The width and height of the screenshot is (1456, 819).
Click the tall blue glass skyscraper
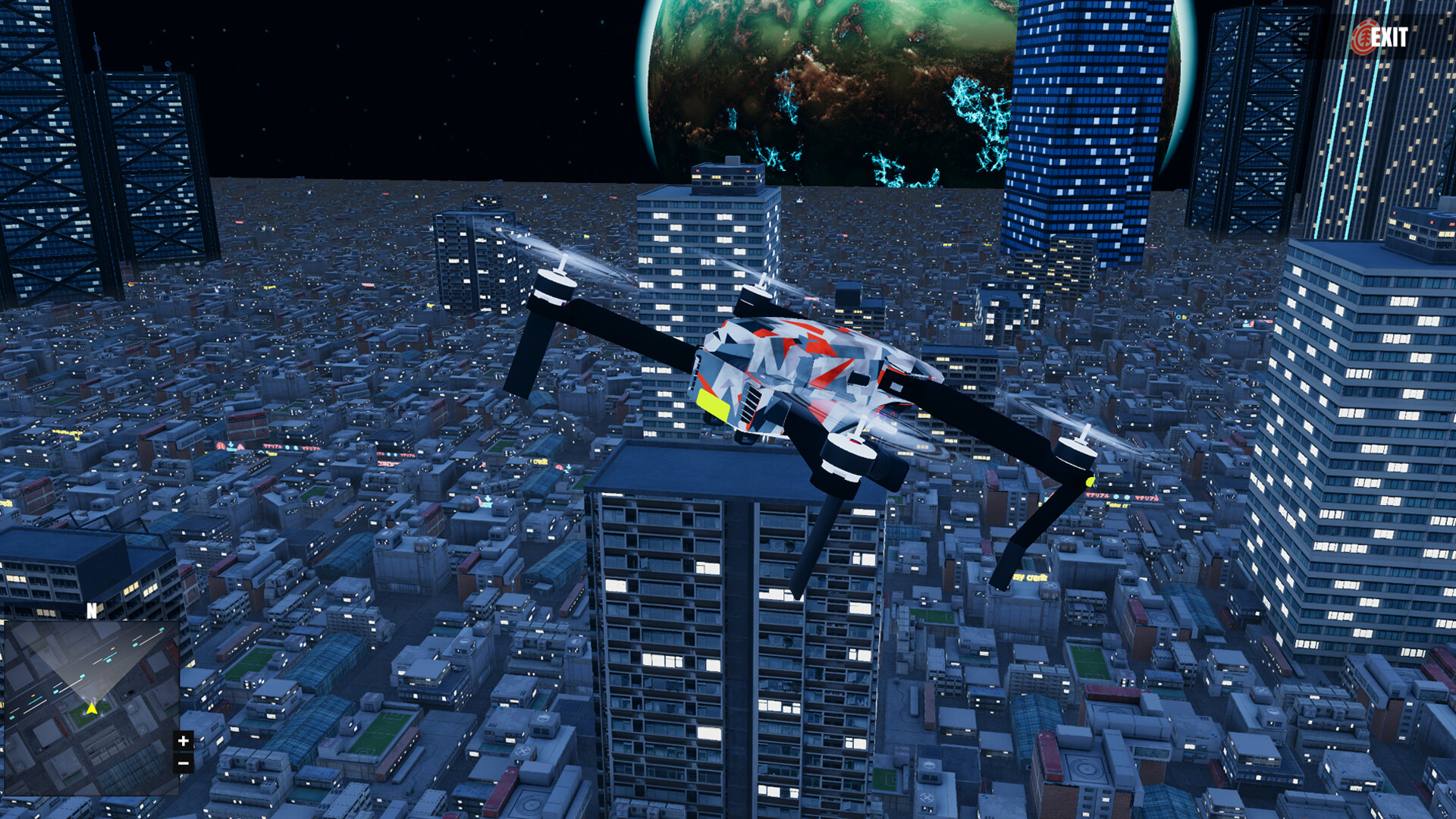1084,114
